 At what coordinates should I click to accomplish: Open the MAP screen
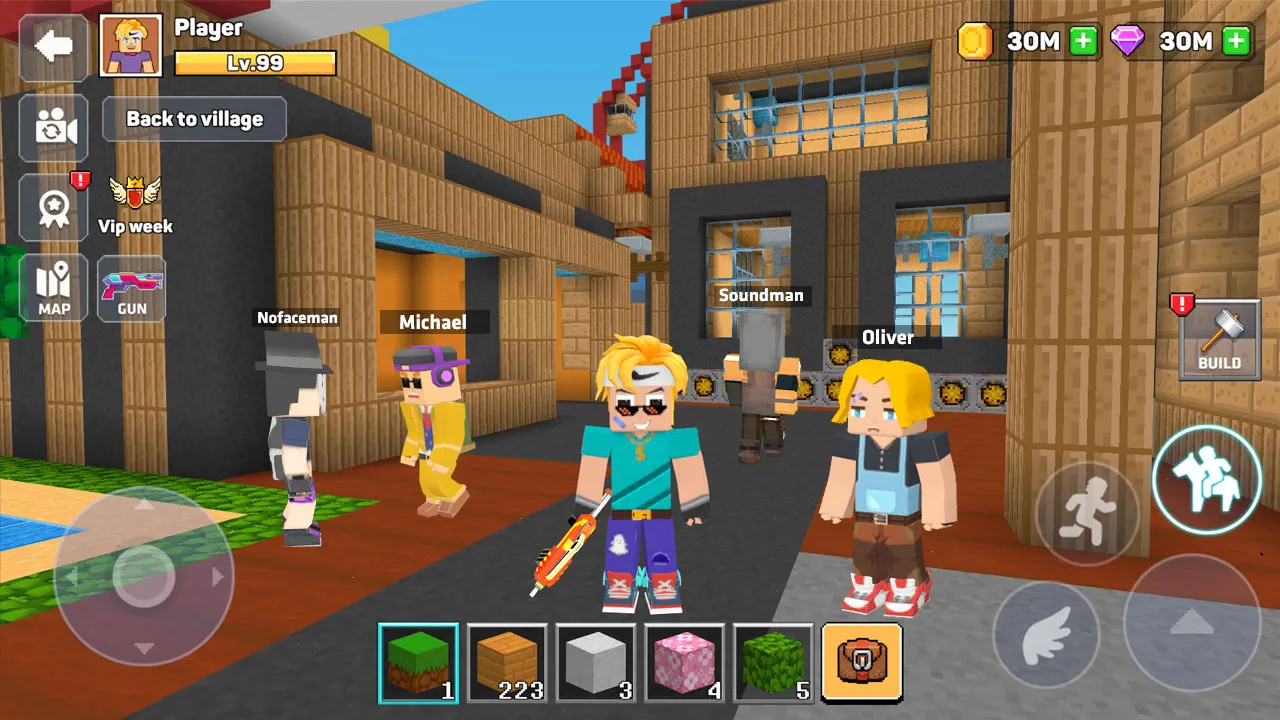pos(52,288)
